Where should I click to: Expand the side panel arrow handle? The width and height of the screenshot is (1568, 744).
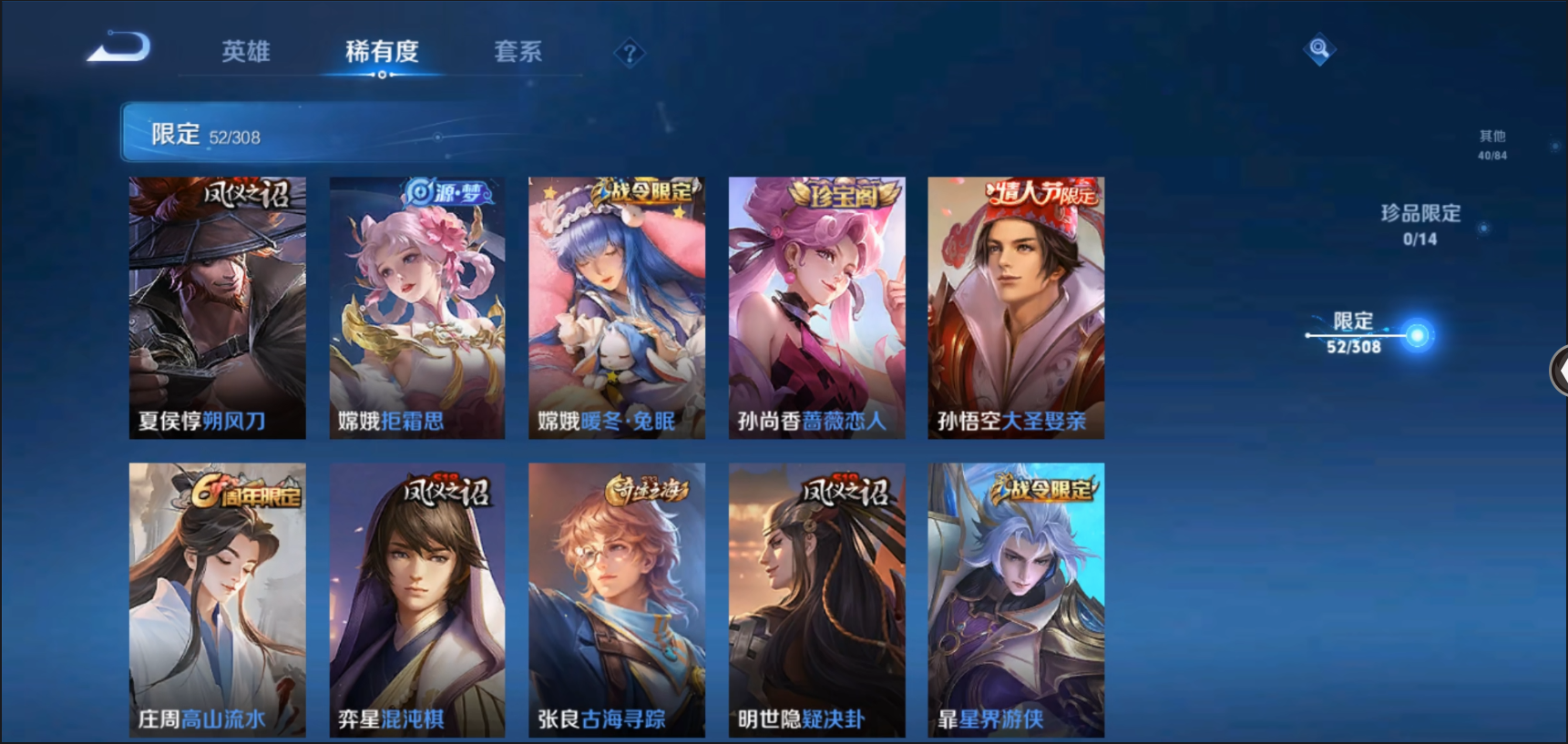1559,371
